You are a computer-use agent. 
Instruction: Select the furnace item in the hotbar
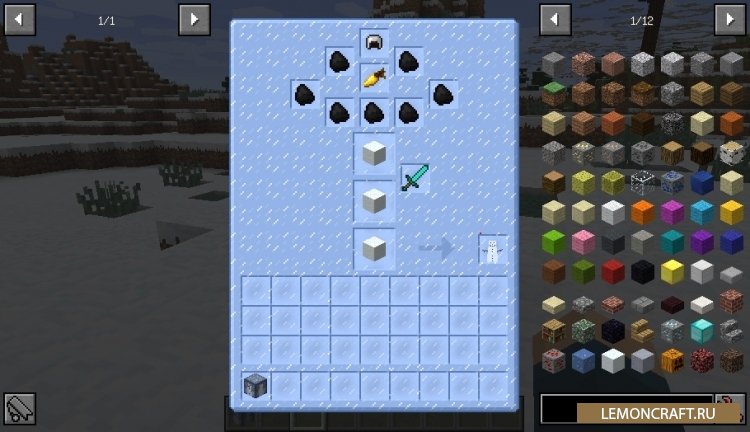coord(256,385)
